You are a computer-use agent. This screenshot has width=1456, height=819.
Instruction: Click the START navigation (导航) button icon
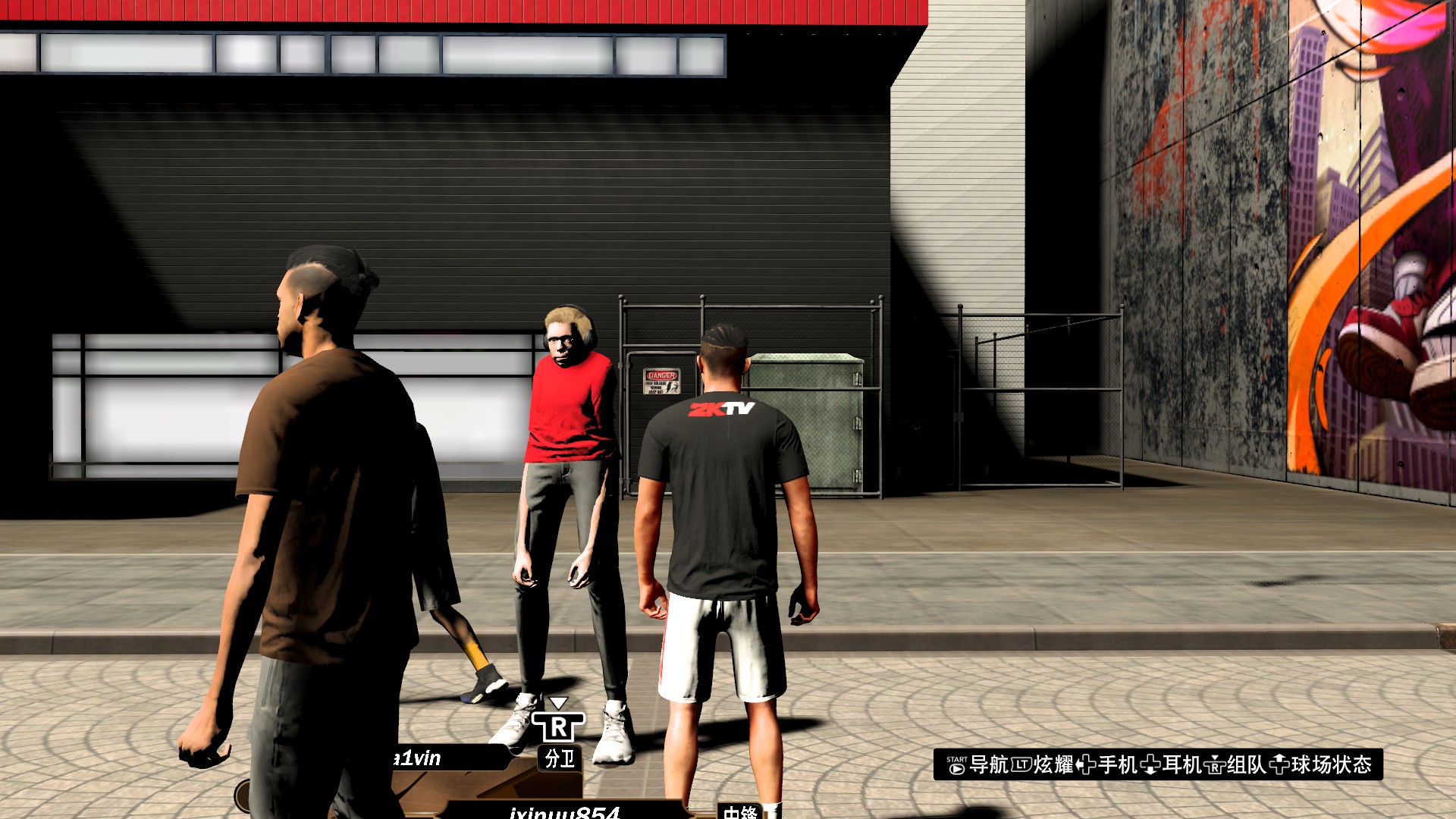pos(957,765)
